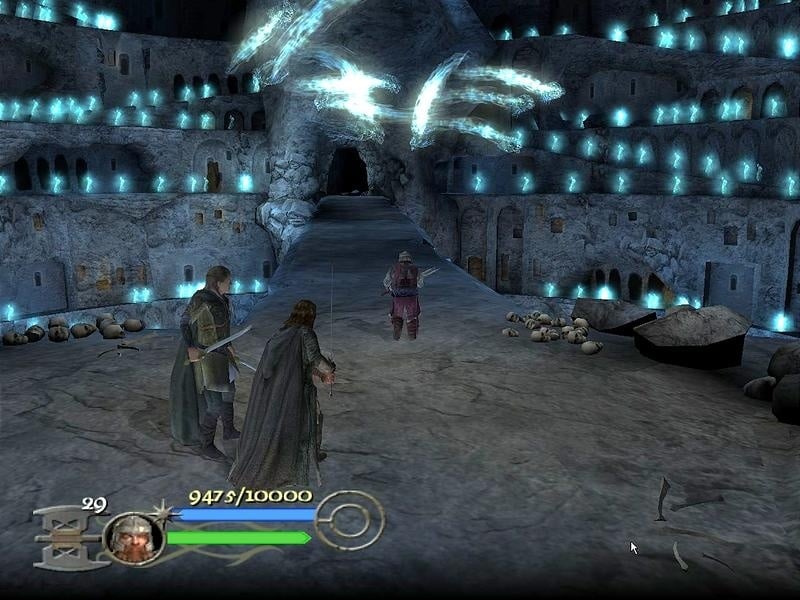Click the Gimli character portrait
800x600 pixels.
[x=133, y=537]
